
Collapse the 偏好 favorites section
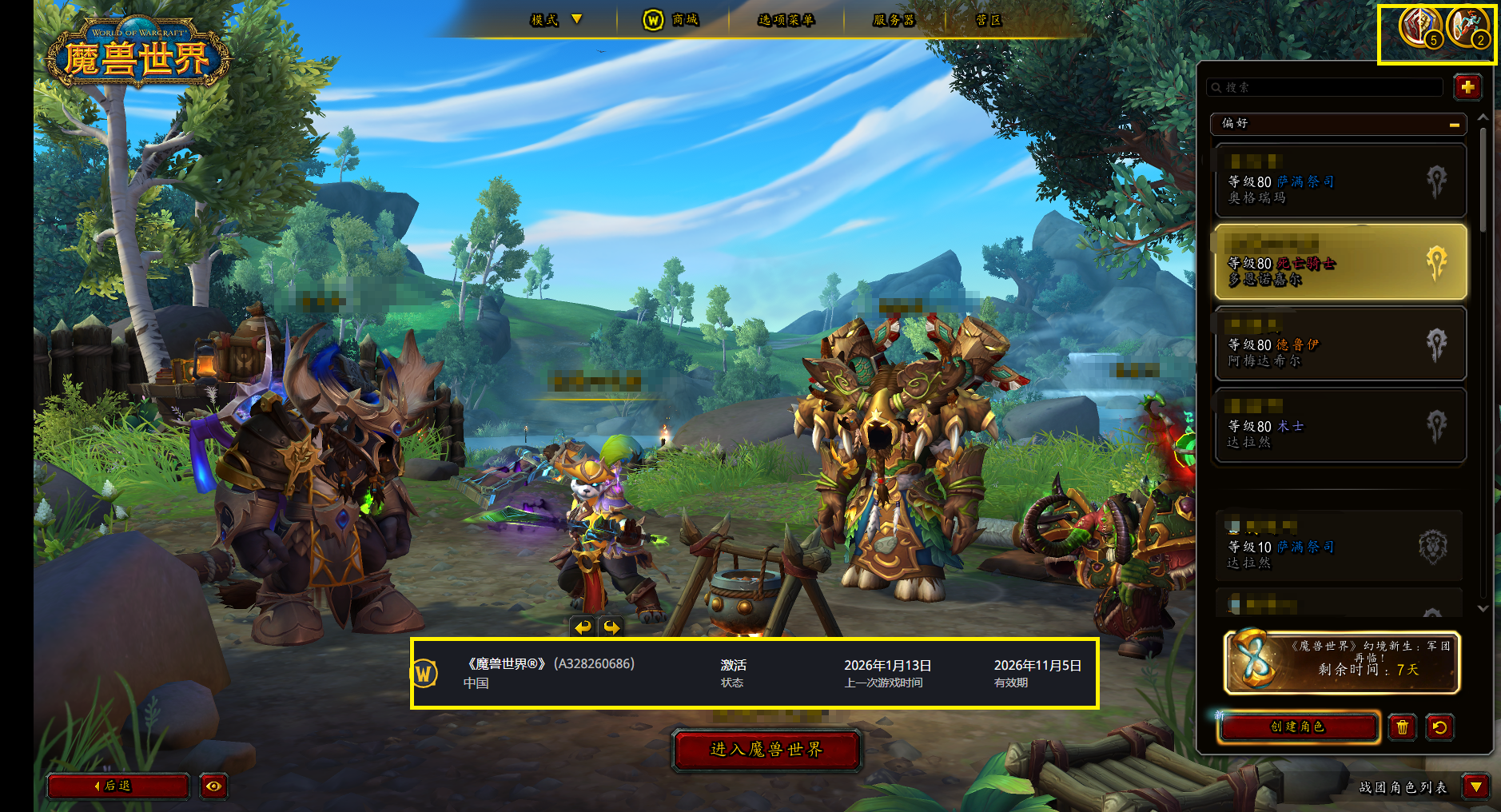pyautogui.click(x=1454, y=124)
